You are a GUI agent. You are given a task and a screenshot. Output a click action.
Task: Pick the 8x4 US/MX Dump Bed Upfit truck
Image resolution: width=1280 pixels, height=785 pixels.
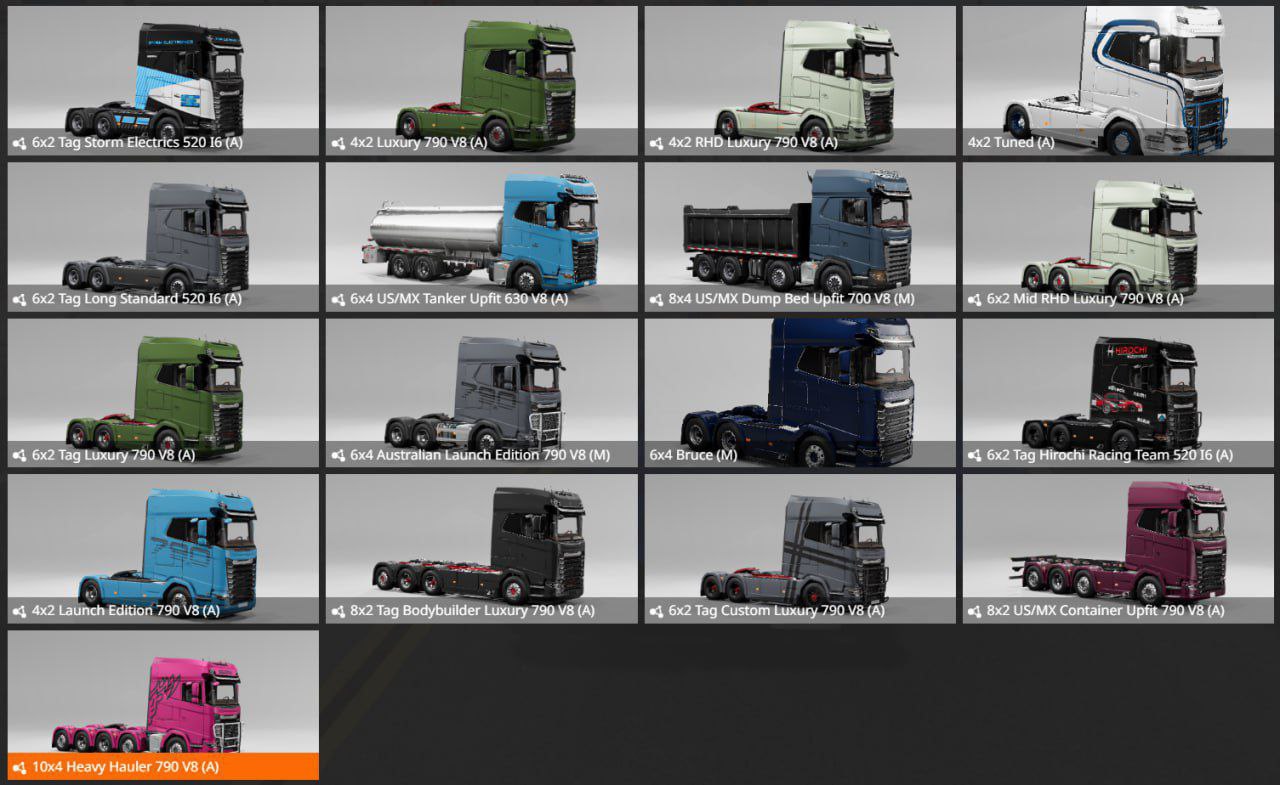[800, 238]
